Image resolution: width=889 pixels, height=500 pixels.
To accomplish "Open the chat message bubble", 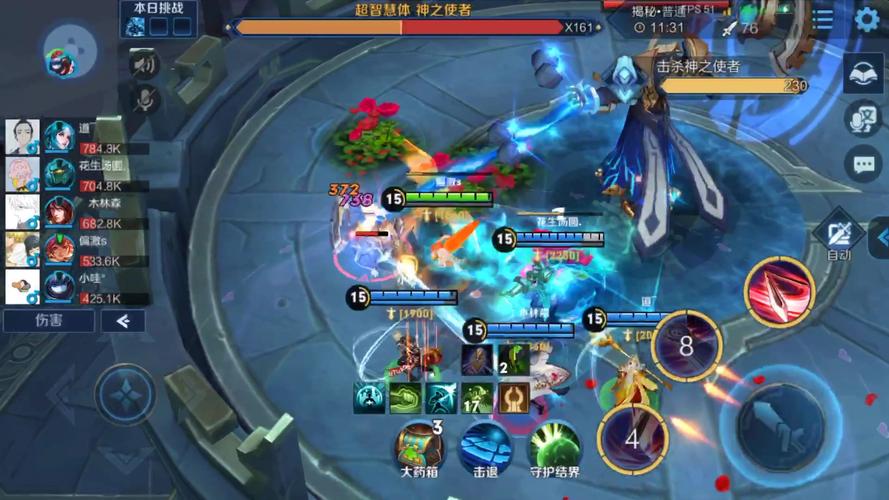I will pyautogui.click(x=862, y=163).
